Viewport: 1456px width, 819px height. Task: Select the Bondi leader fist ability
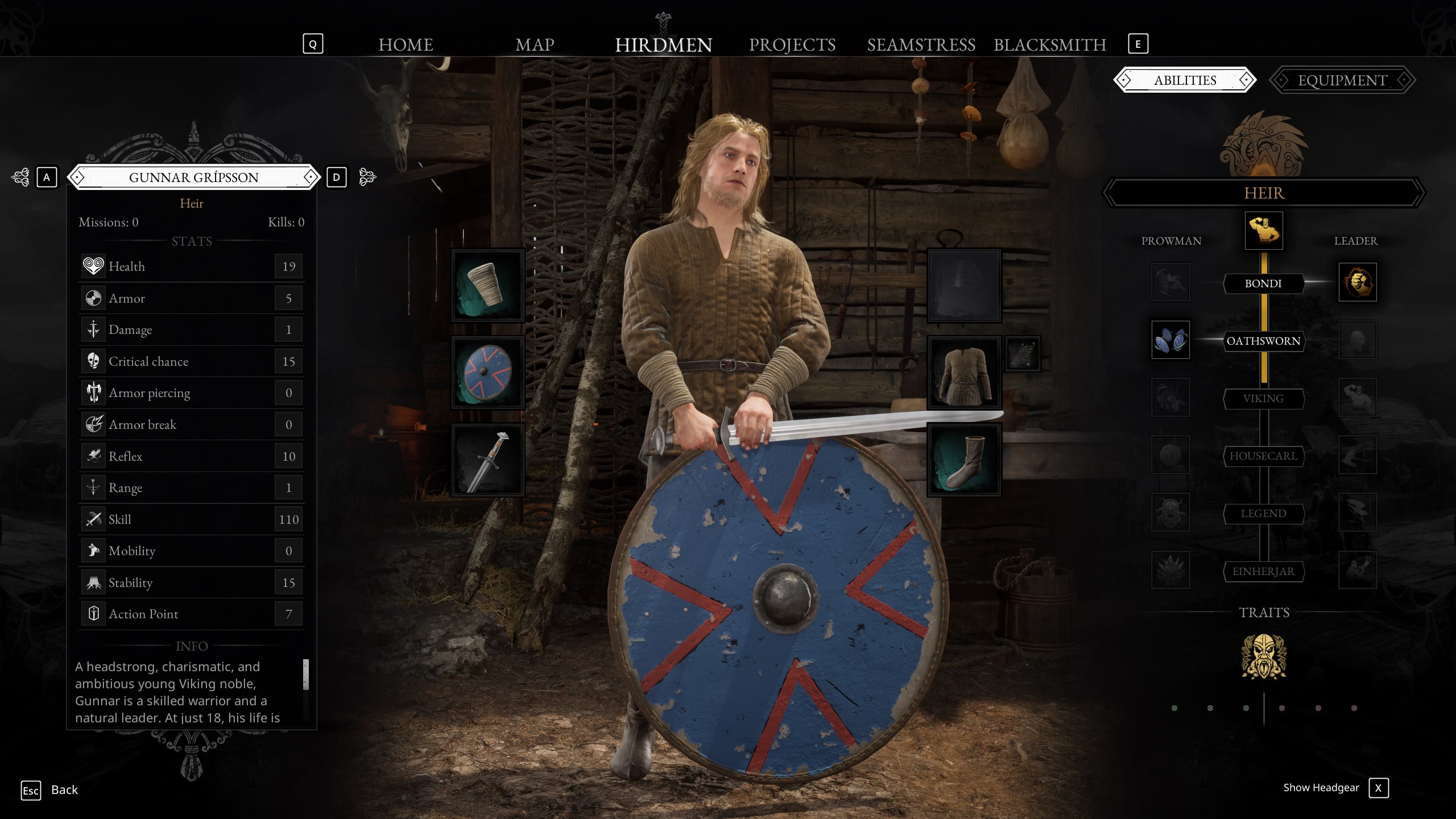[1357, 282]
